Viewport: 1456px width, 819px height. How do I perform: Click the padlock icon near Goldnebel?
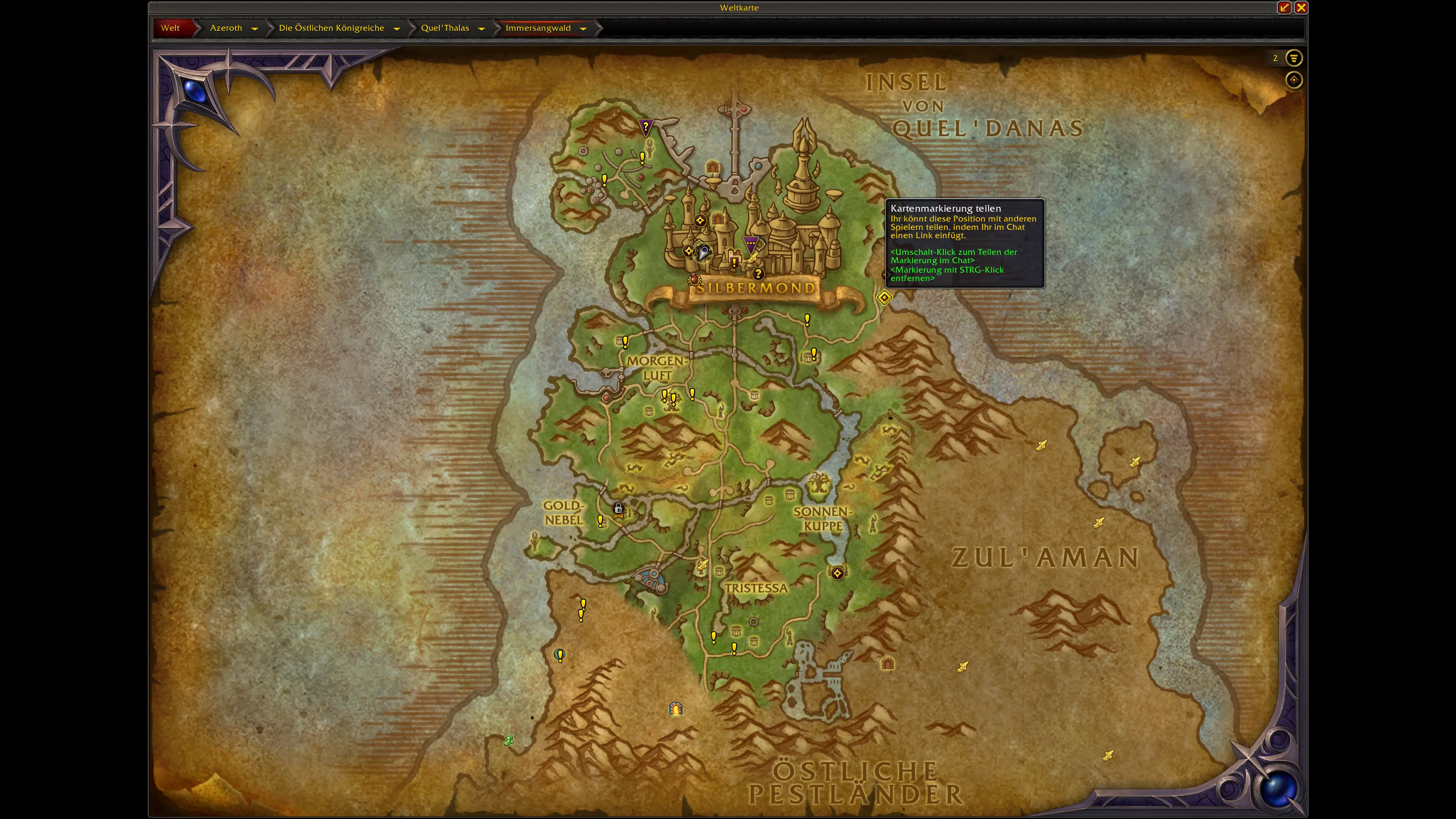tap(618, 509)
